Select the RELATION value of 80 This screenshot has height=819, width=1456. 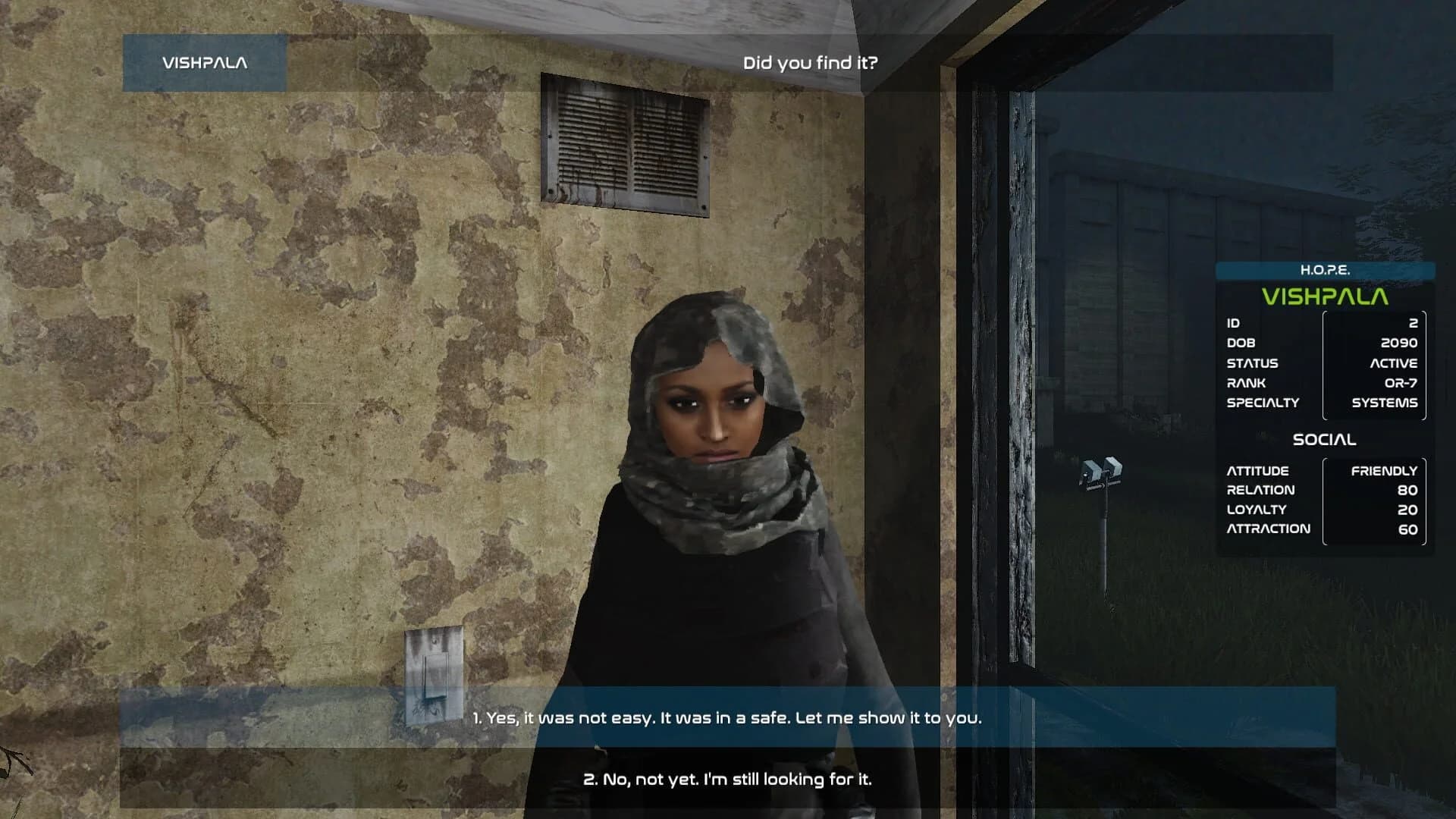(x=1407, y=490)
